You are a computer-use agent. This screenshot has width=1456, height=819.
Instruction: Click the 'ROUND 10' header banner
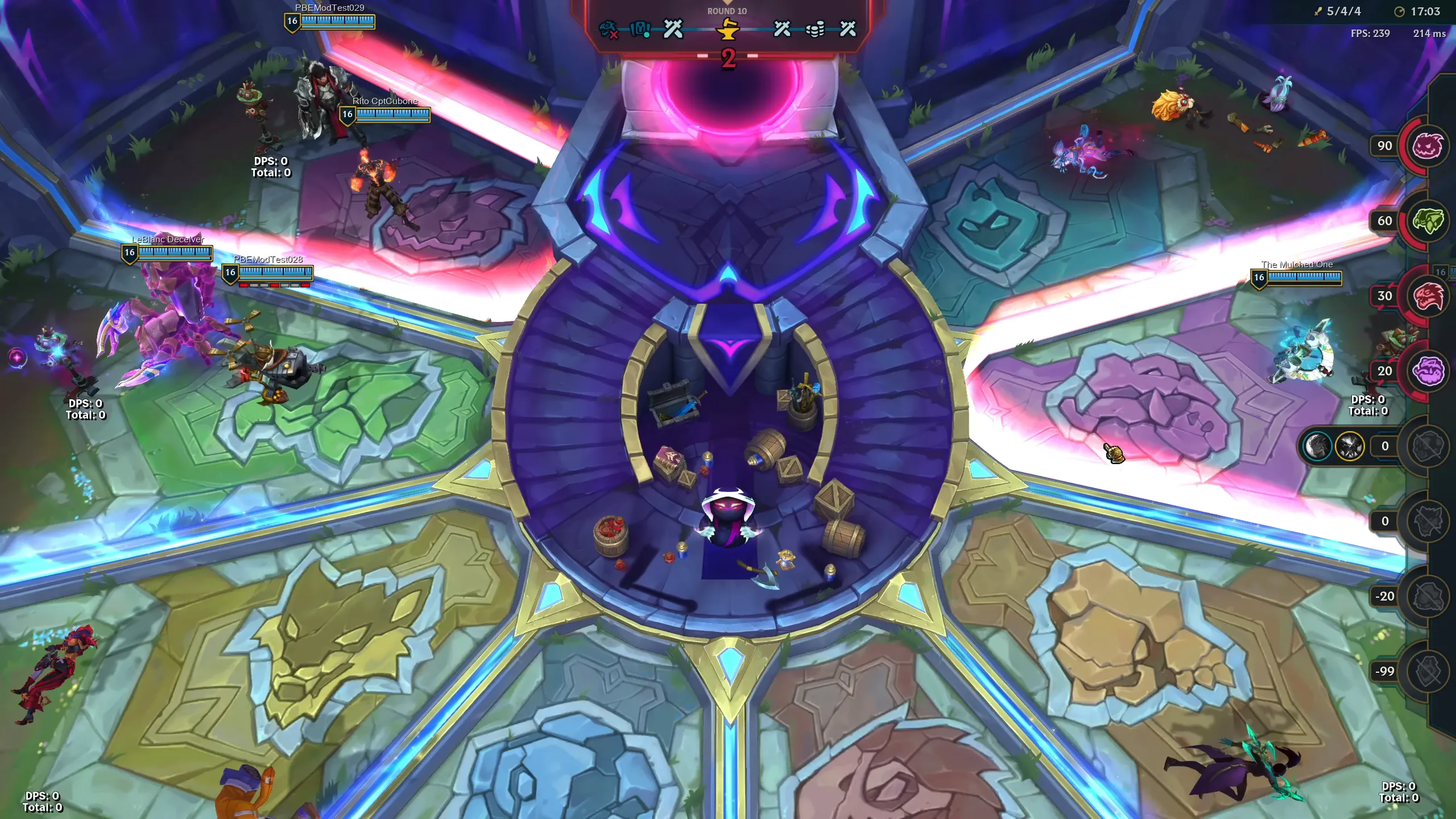click(x=728, y=10)
